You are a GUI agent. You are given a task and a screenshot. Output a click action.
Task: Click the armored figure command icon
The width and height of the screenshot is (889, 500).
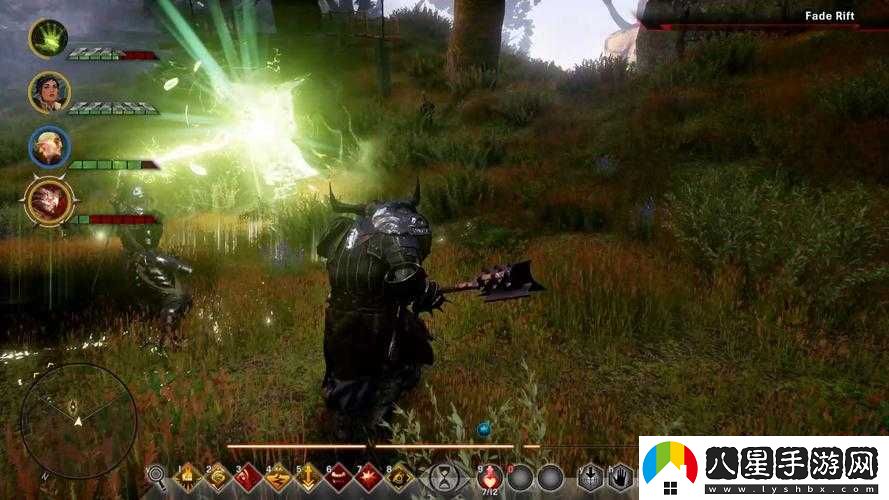pos(592,477)
